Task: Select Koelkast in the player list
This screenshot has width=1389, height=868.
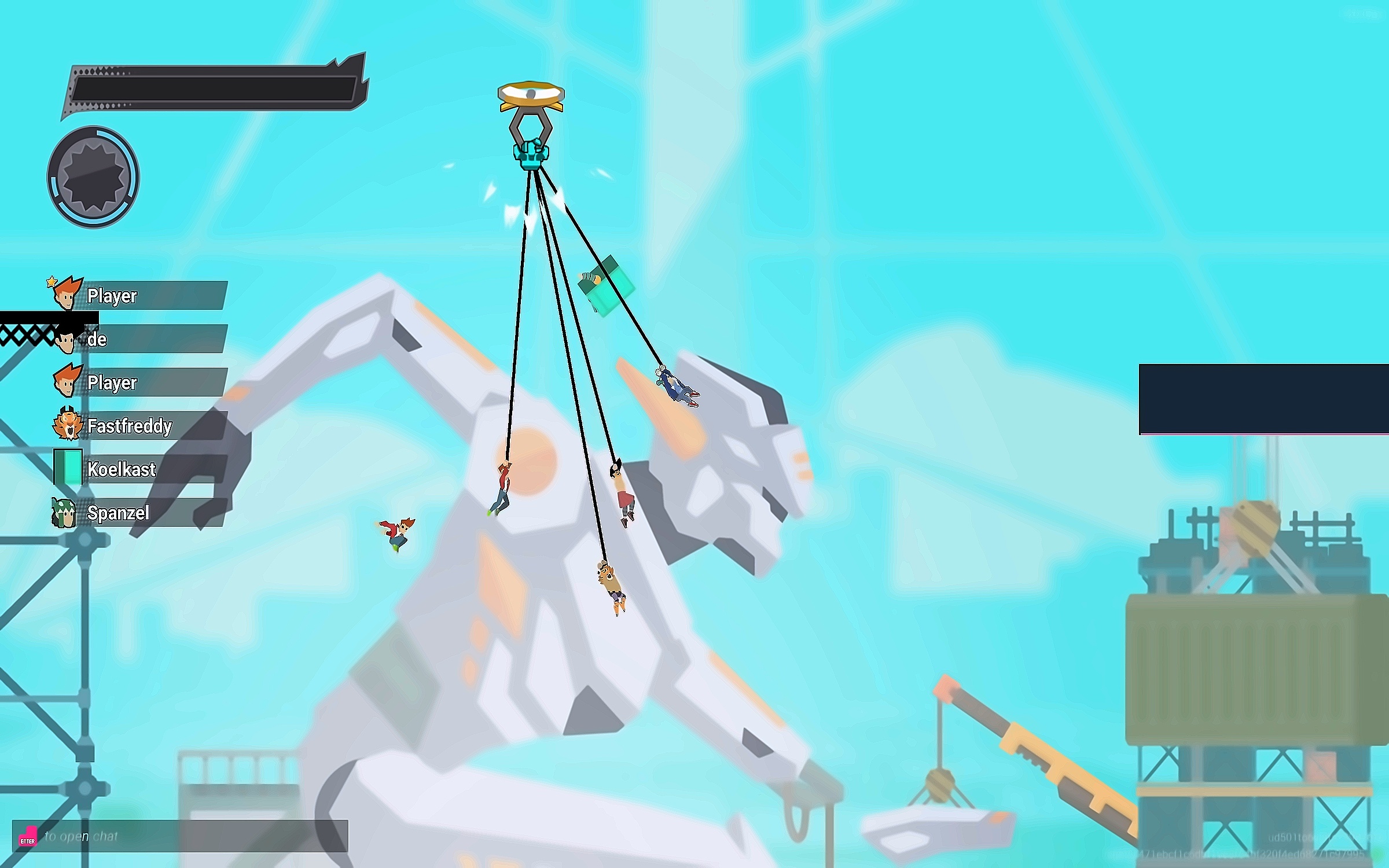Action: [x=139, y=469]
